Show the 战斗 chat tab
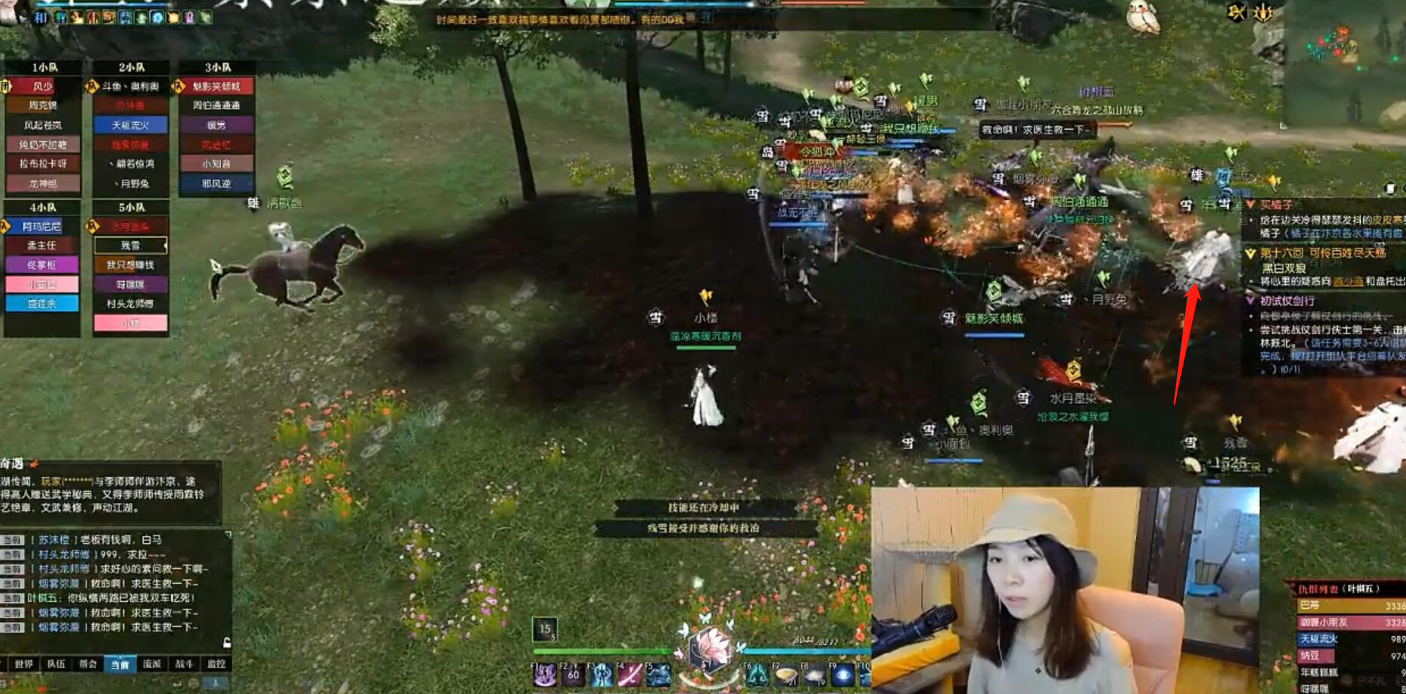 184,664
